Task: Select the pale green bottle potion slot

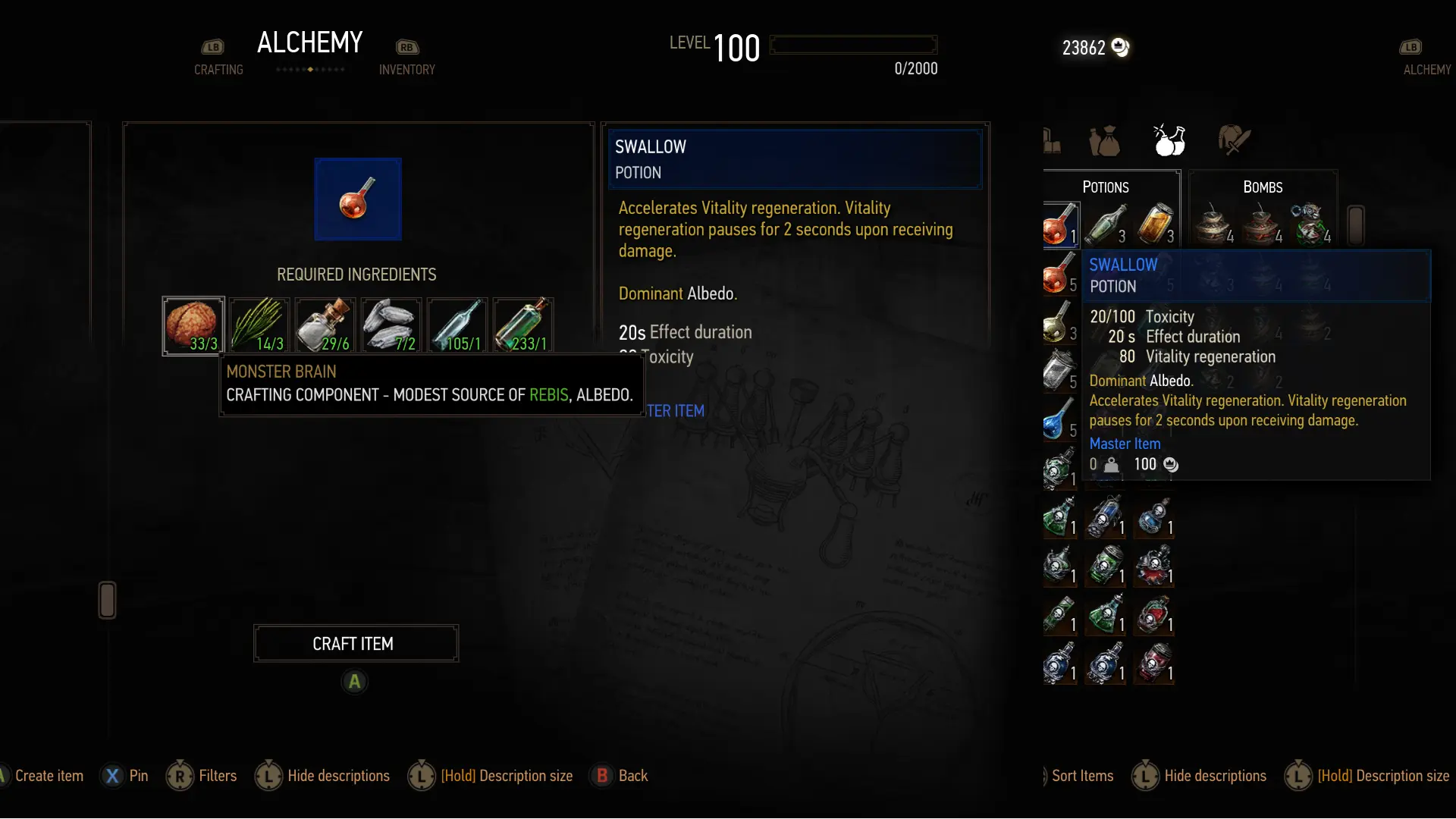Action: pyautogui.click(x=1106, y=224)
